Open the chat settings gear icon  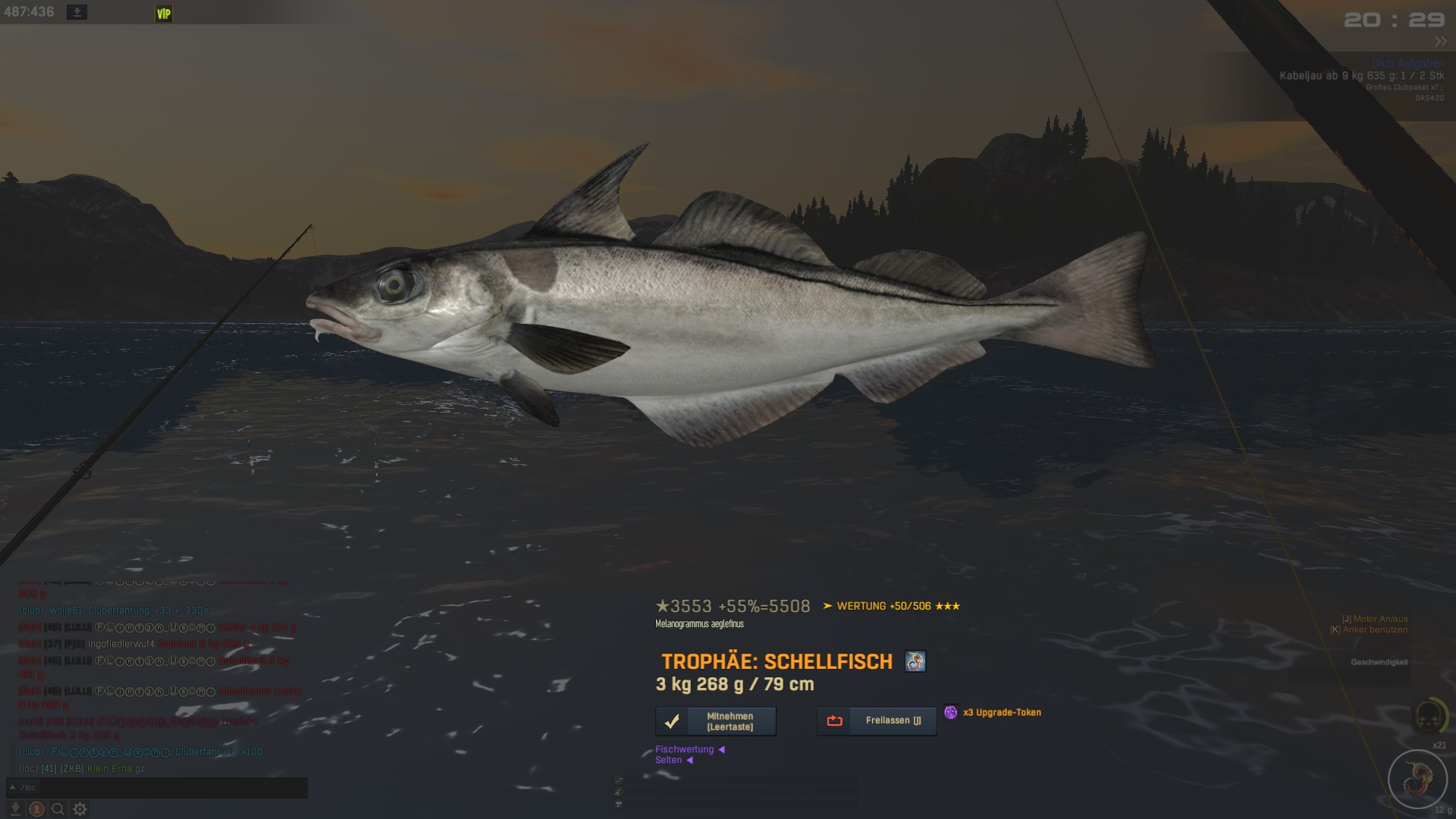(x=80, y=809)
